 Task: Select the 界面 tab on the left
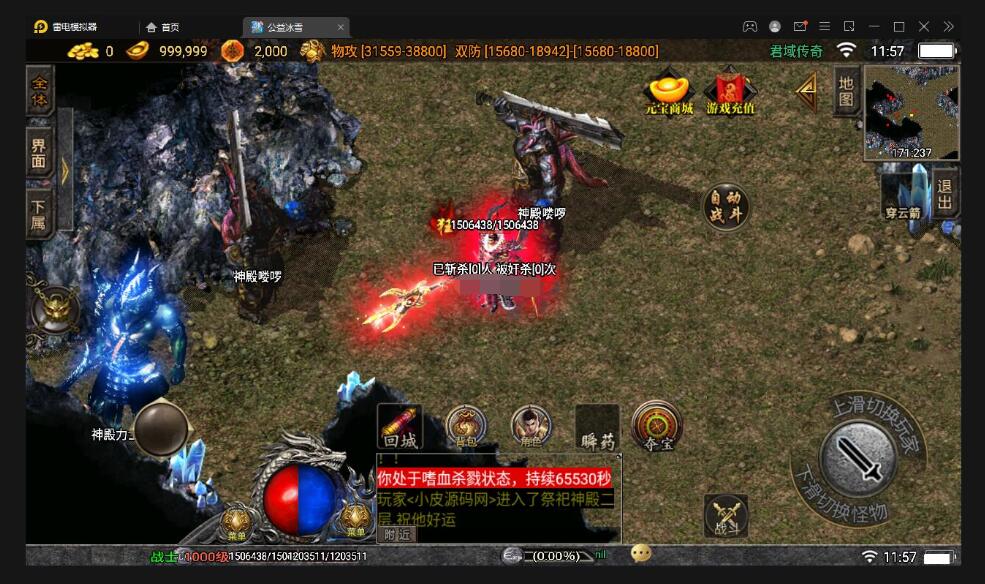[39, 151]
